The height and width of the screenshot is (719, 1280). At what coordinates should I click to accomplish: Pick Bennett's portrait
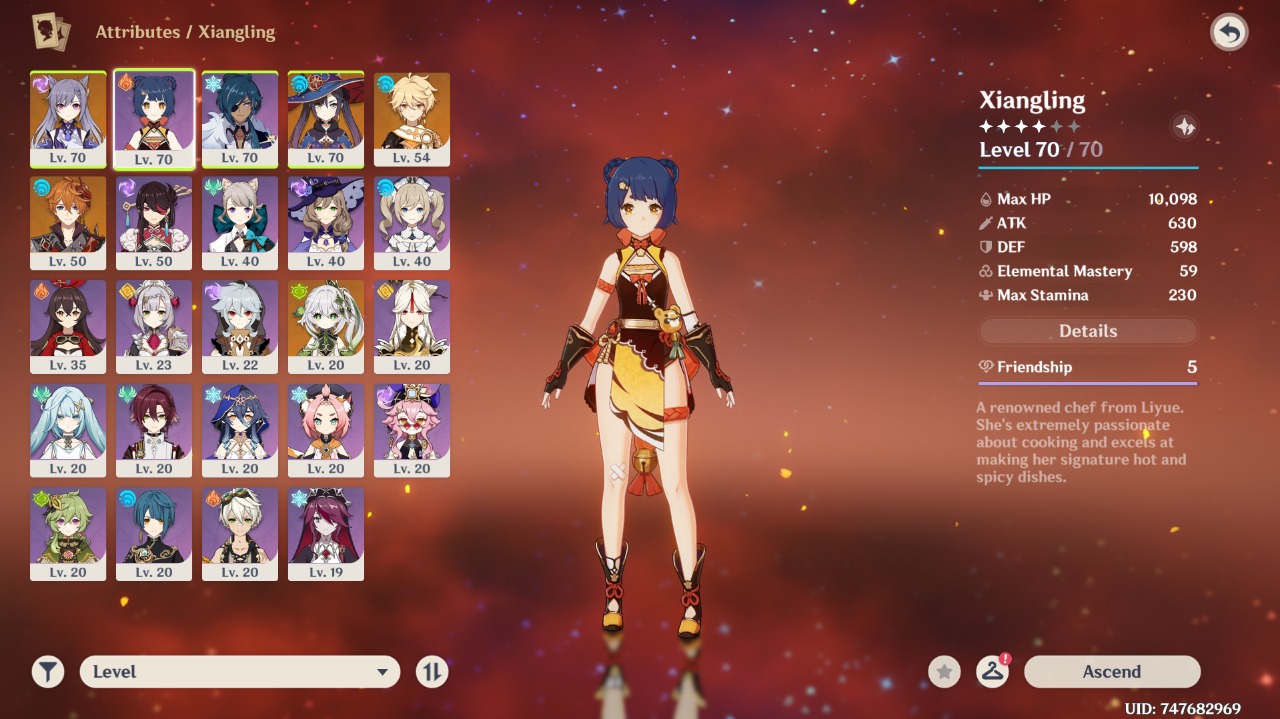coord(240,533)
